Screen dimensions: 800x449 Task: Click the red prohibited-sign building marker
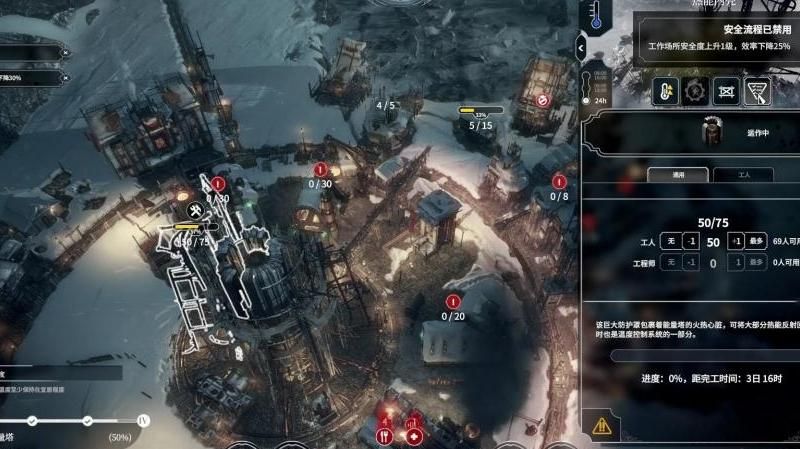542,101
